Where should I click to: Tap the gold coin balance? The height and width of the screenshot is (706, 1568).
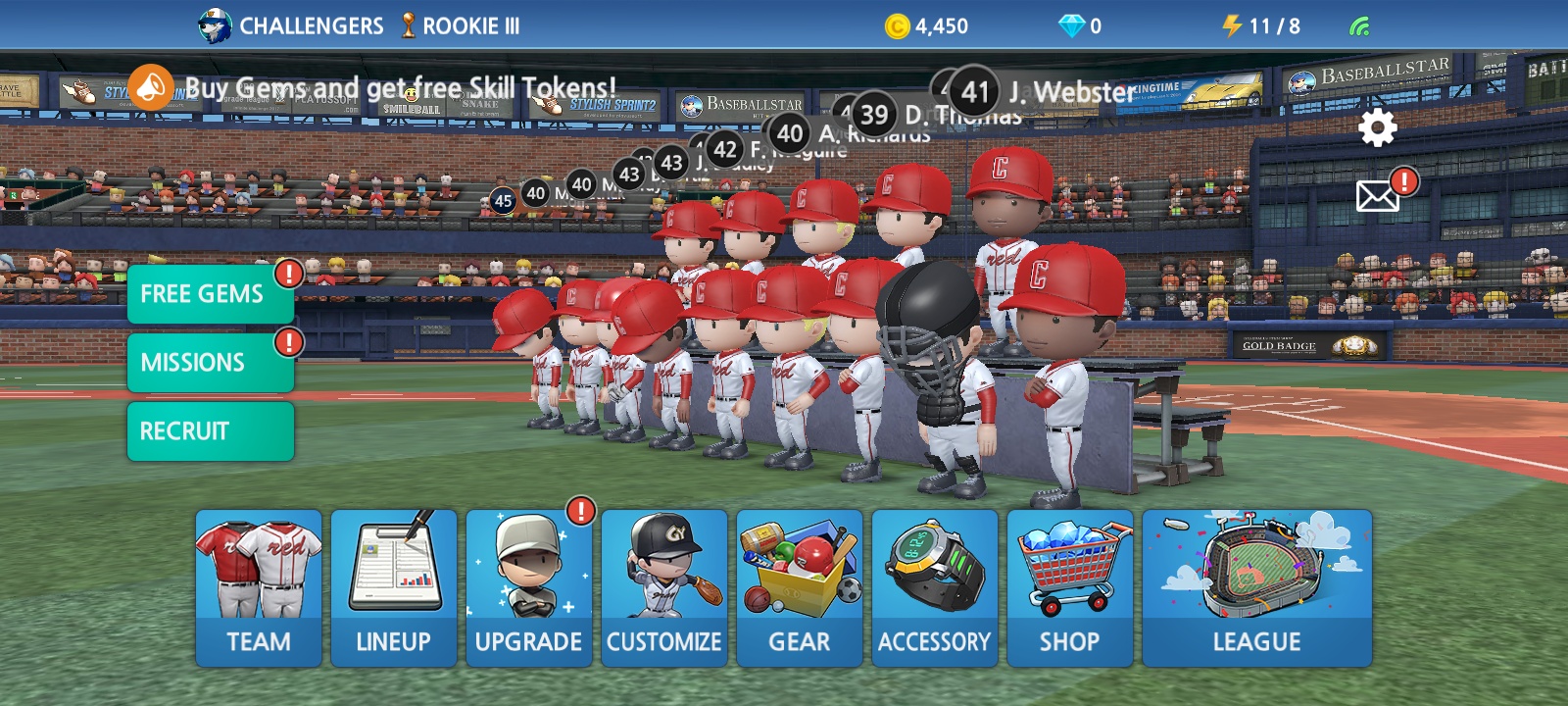click(927, 26)
